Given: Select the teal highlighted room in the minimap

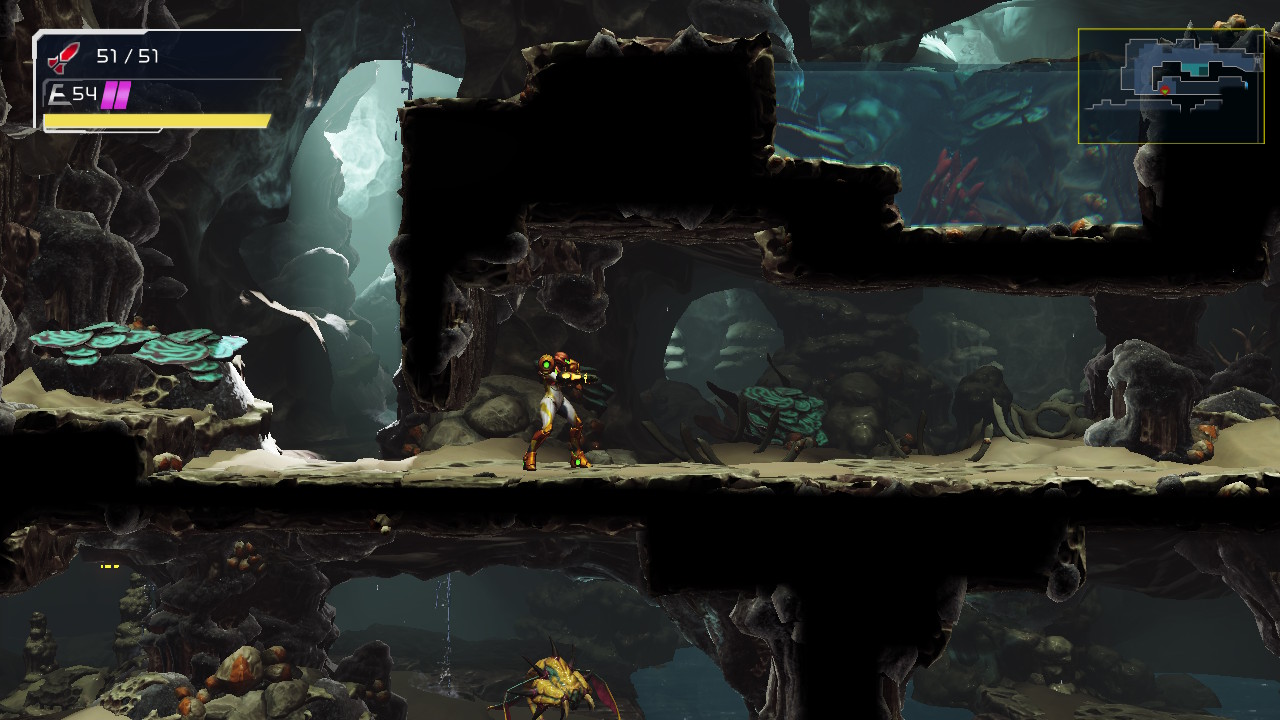Looking at the screenshot, I should [1192, 68].
